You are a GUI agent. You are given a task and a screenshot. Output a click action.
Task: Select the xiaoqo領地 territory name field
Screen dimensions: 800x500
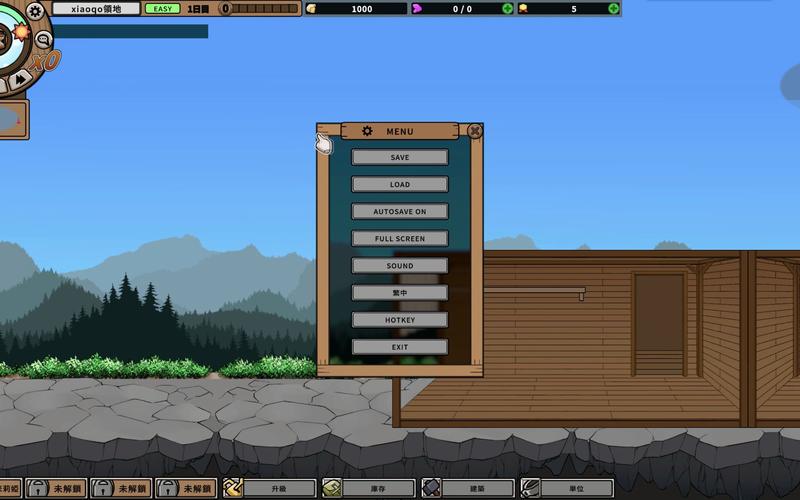click(x=96, y=9)
